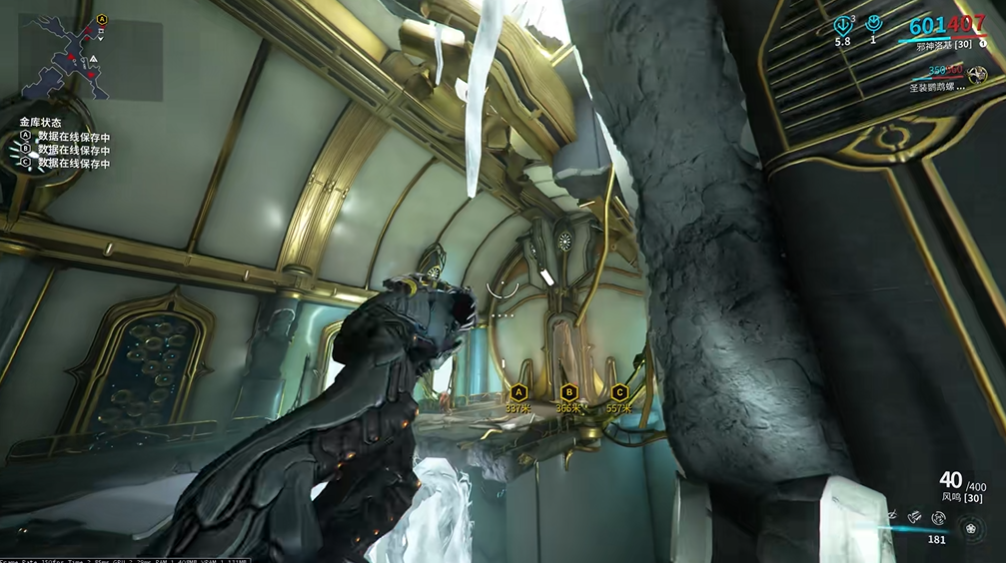Click the objective C waypoint marker
This screenshot has width=1006, height=563.
coord(619,393)
